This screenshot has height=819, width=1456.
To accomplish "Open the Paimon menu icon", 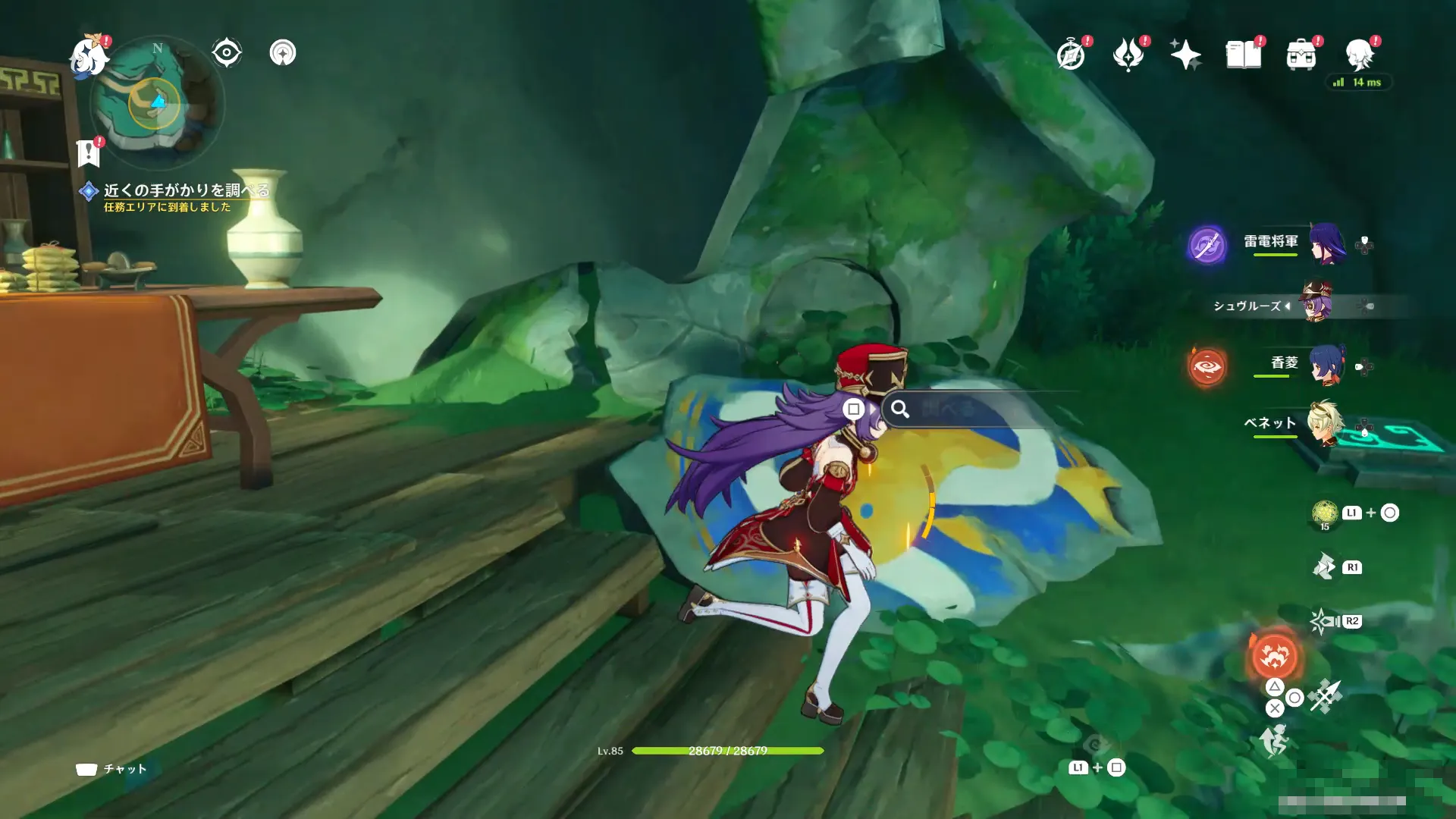I will coord(89,57).
